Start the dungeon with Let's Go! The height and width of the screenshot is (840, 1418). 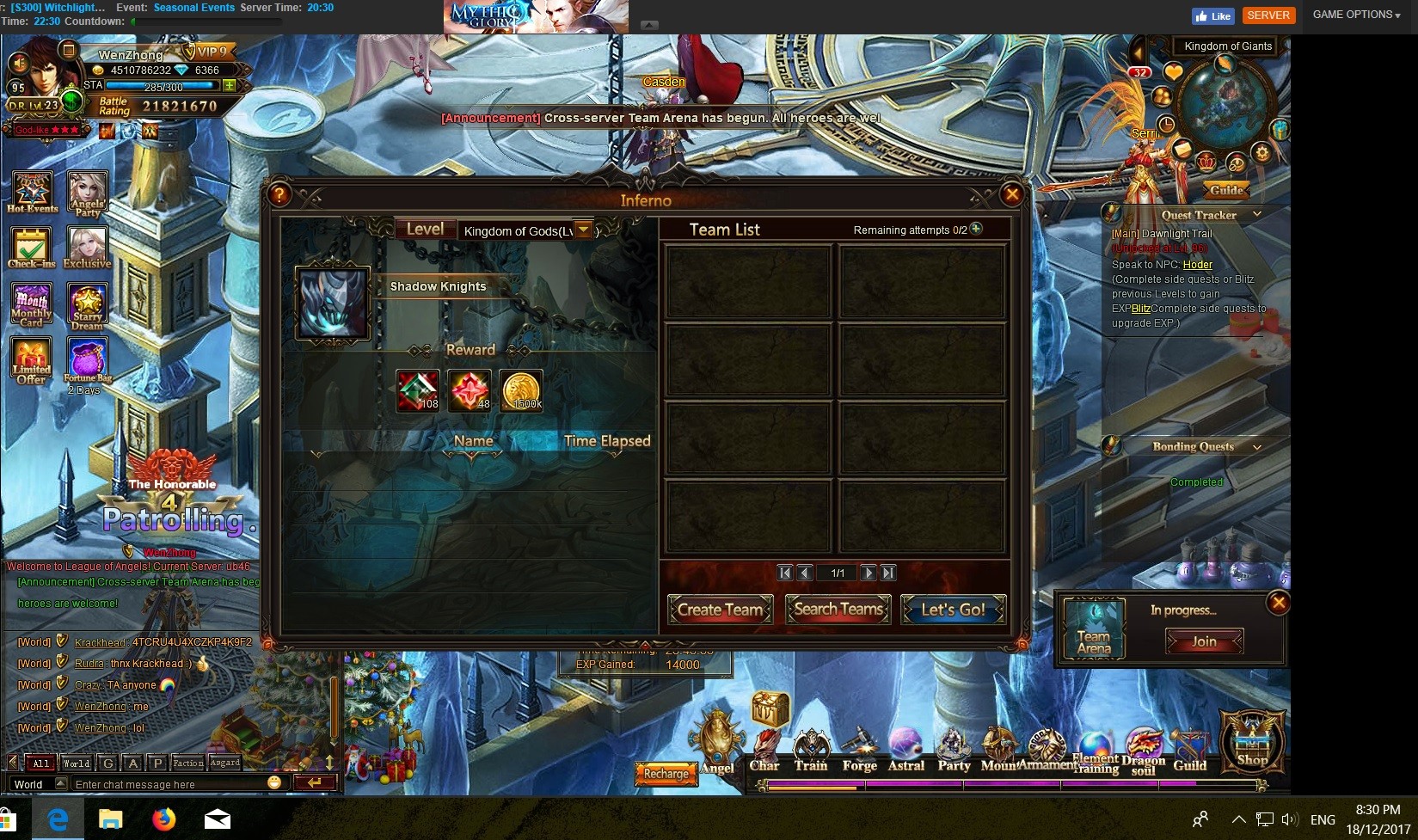tap(953, 610)
